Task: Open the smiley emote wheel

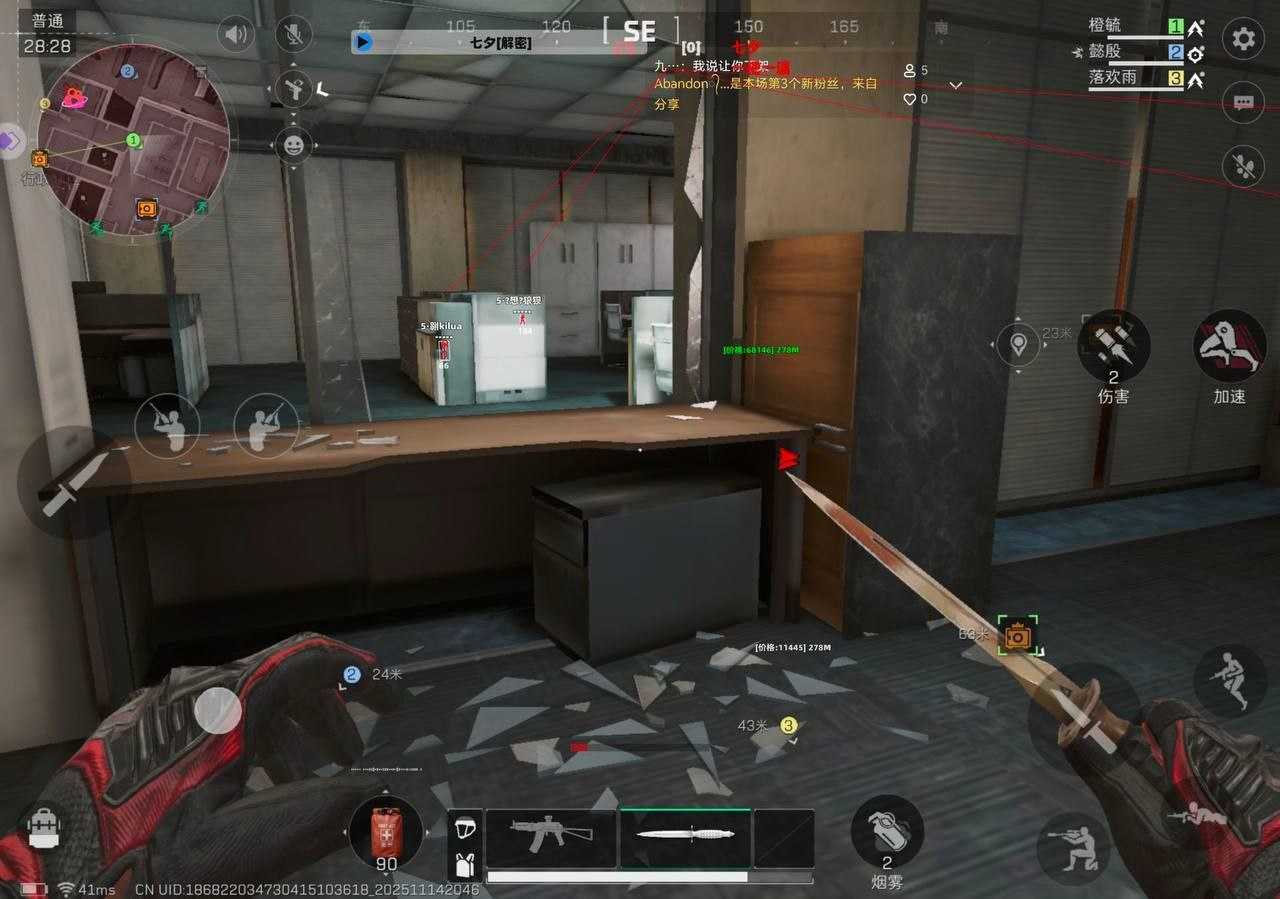Action: (x=294, y=146)
